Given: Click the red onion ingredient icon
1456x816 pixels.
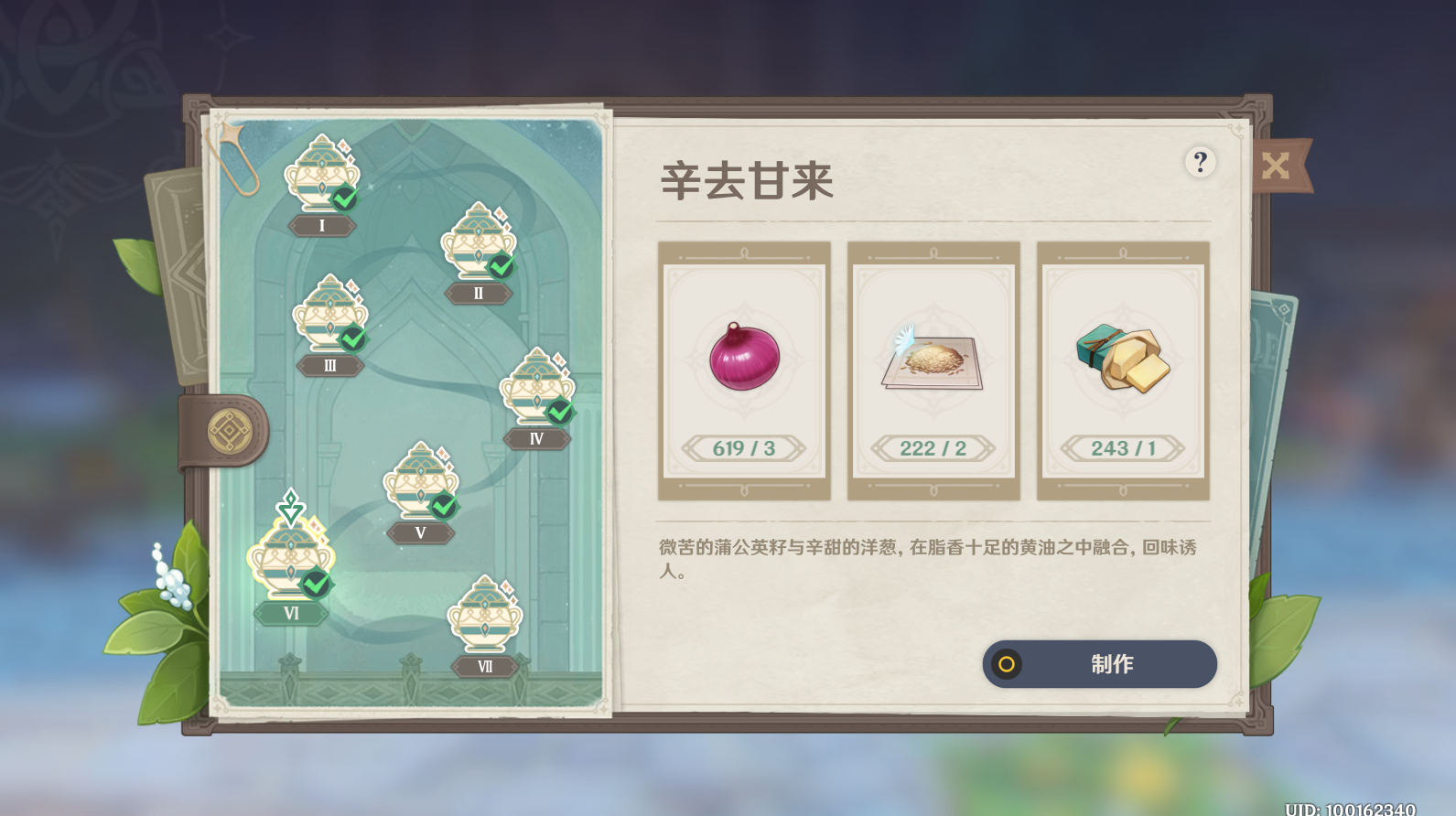Looking at the screenshot, I should pos(743,359).
